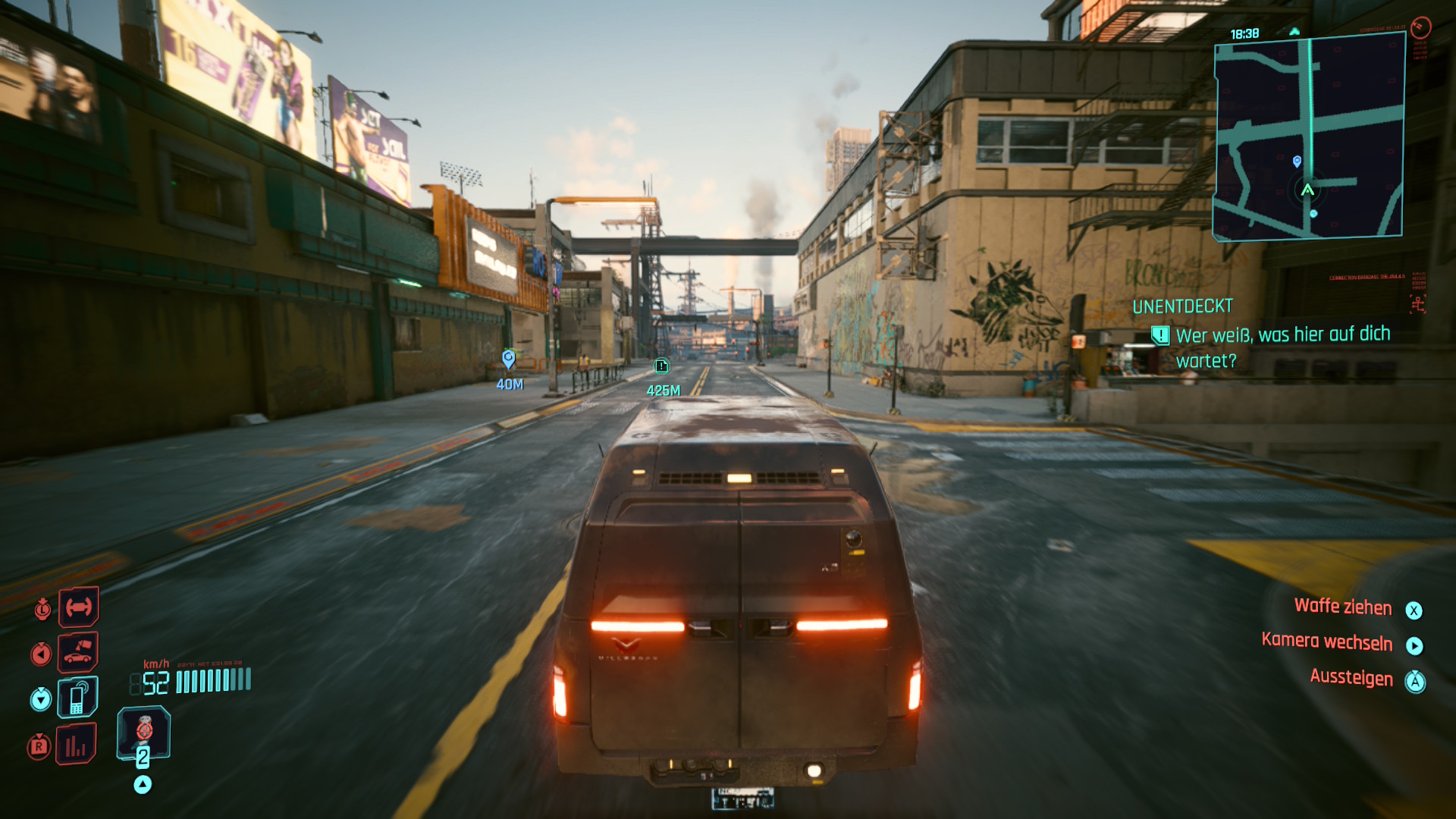Screen dimensions: 1456x819
Task: Open the radio bars icon
Action: 76,745
